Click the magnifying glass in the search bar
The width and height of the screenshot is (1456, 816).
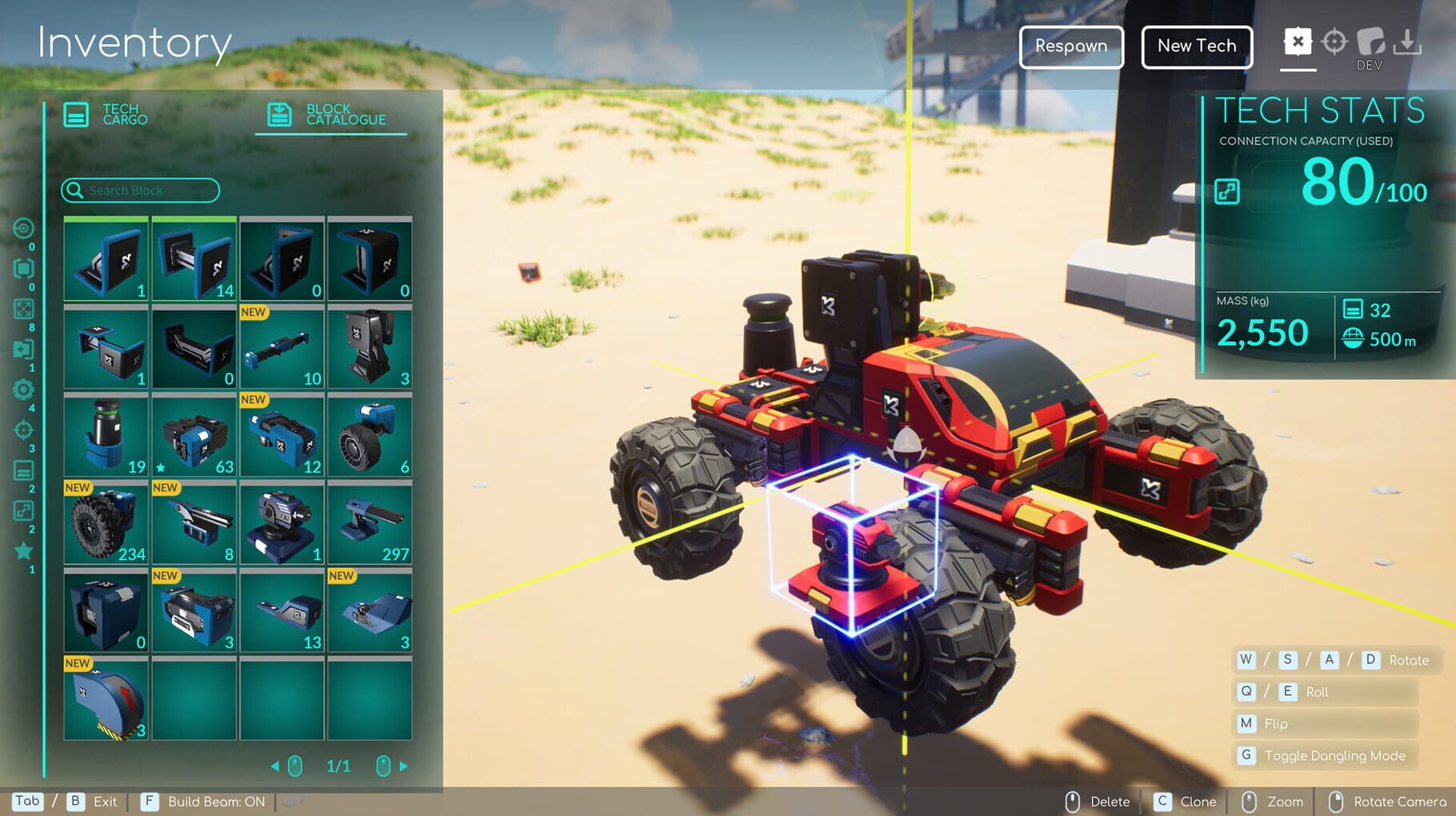tap(75, 190)
